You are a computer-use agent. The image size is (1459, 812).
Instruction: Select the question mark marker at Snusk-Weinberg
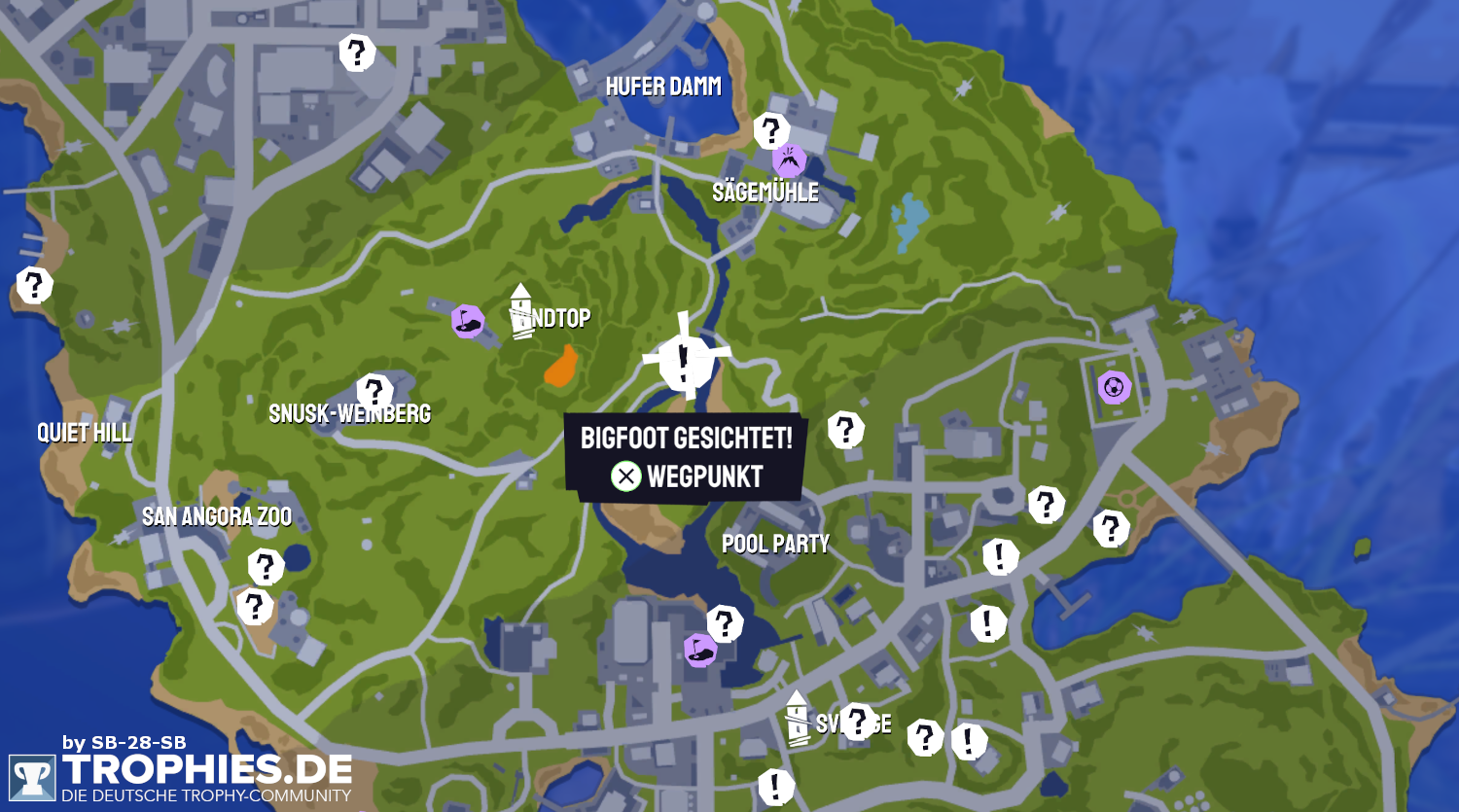pos(374,387)
